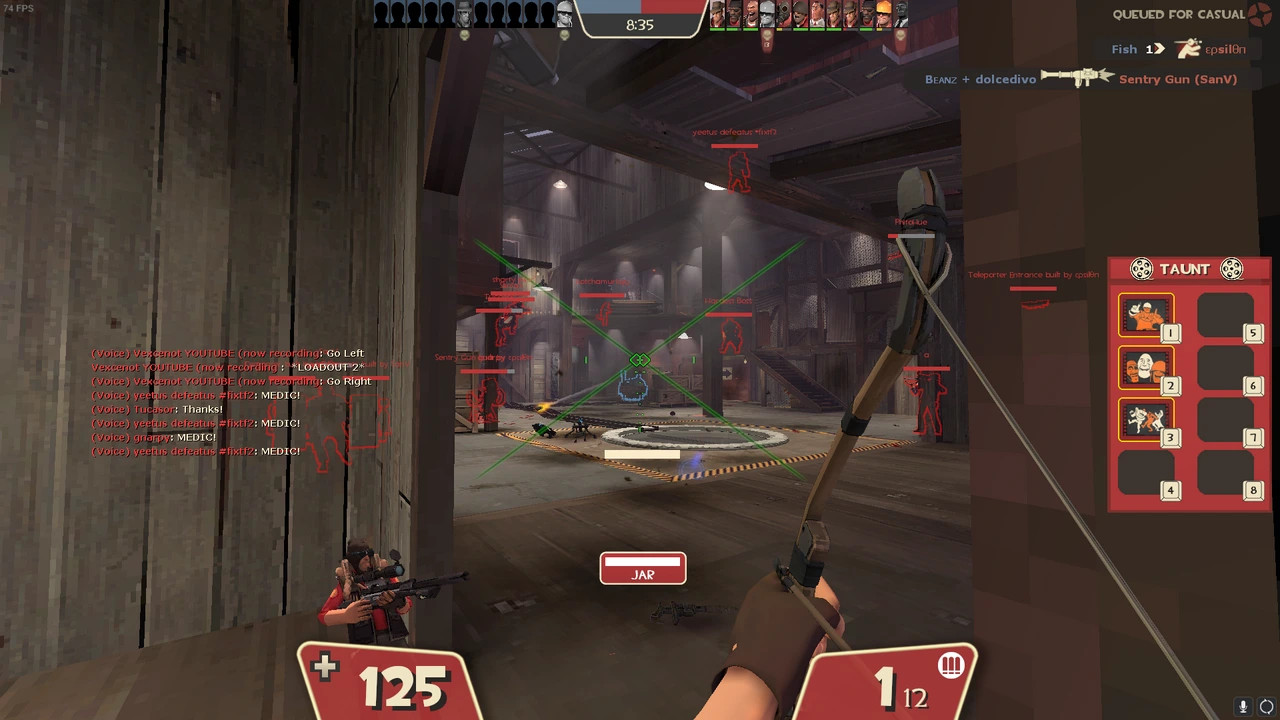Select the dancing taunt thumbnail in slot 3
This screenshot has width=1280, height=720.
1146,420
